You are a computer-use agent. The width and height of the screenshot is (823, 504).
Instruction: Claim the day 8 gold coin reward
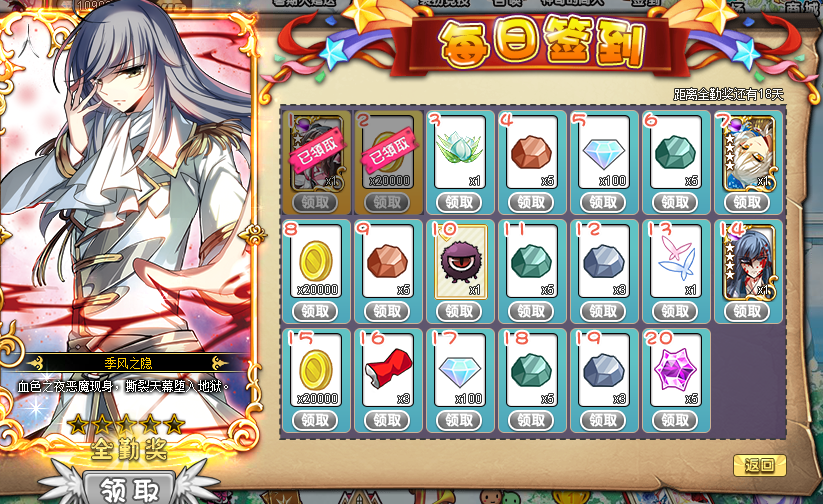coord(316,311)
